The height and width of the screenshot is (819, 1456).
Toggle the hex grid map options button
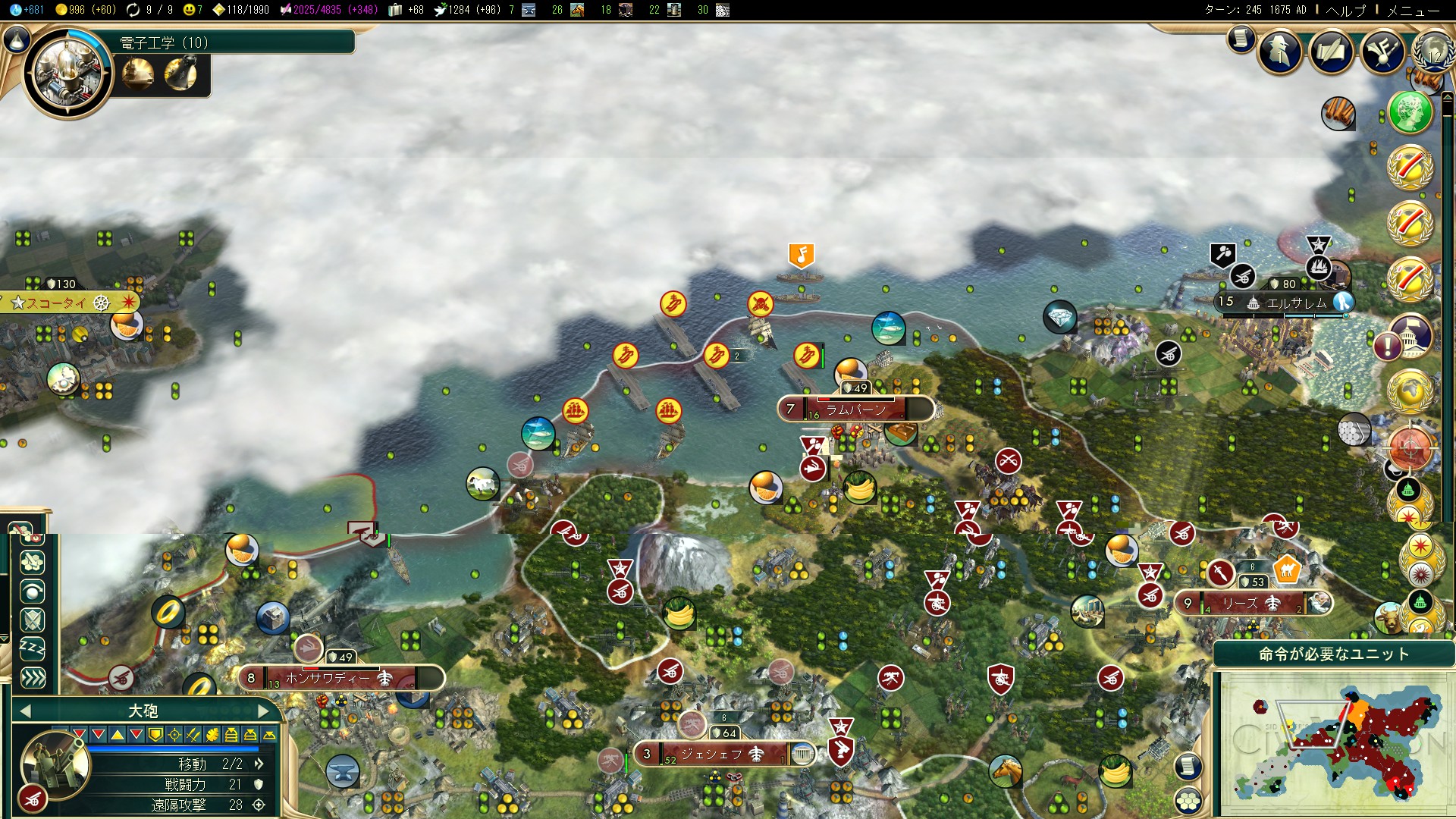tap(1188, 800)
